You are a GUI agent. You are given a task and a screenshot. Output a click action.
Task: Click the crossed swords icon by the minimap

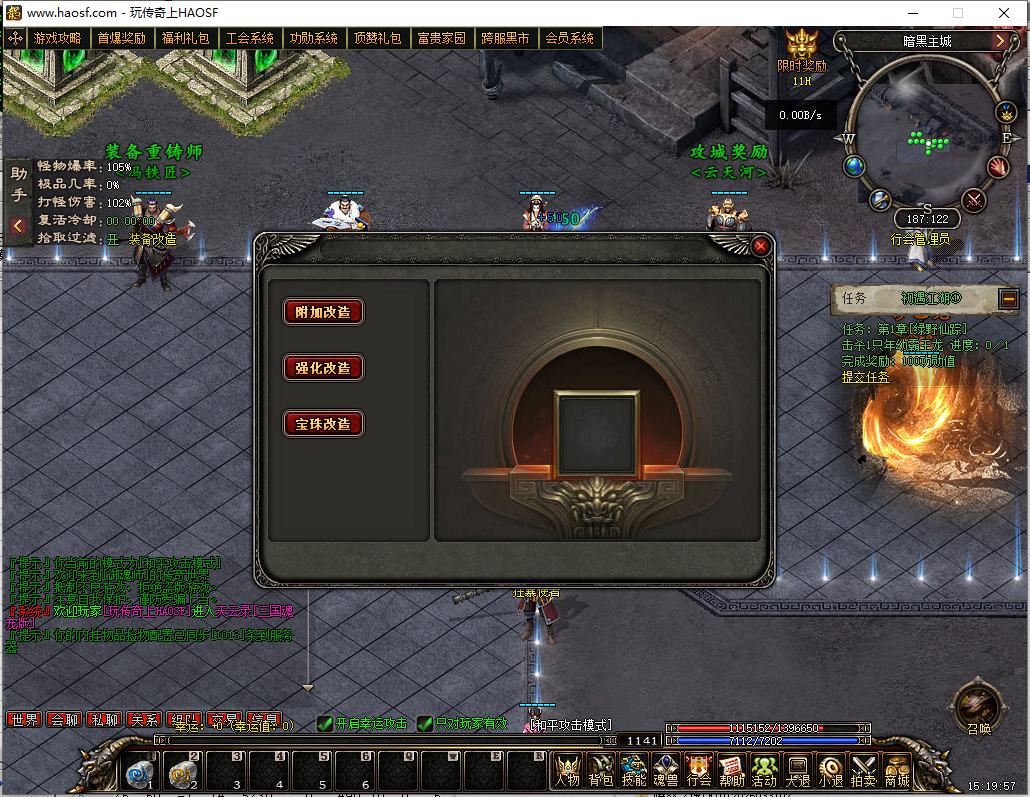pyautogui.click(x=973, y=200)
